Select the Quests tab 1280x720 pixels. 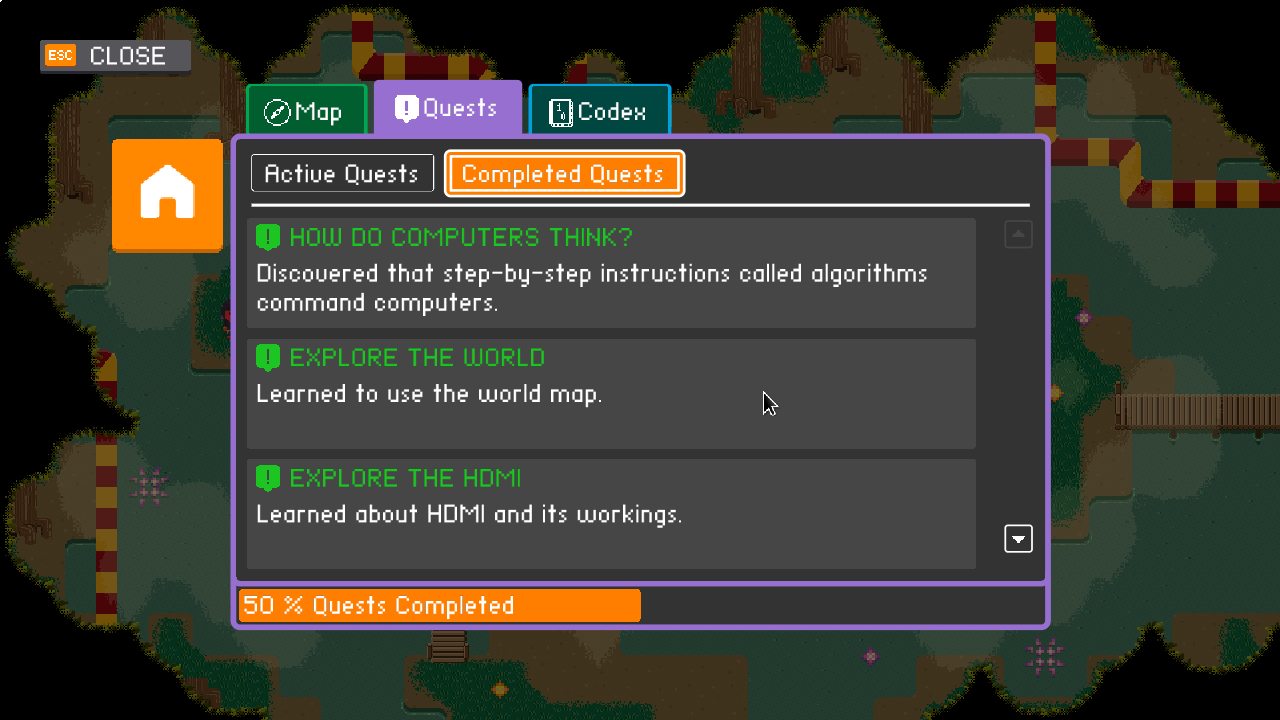click(447, 108)
